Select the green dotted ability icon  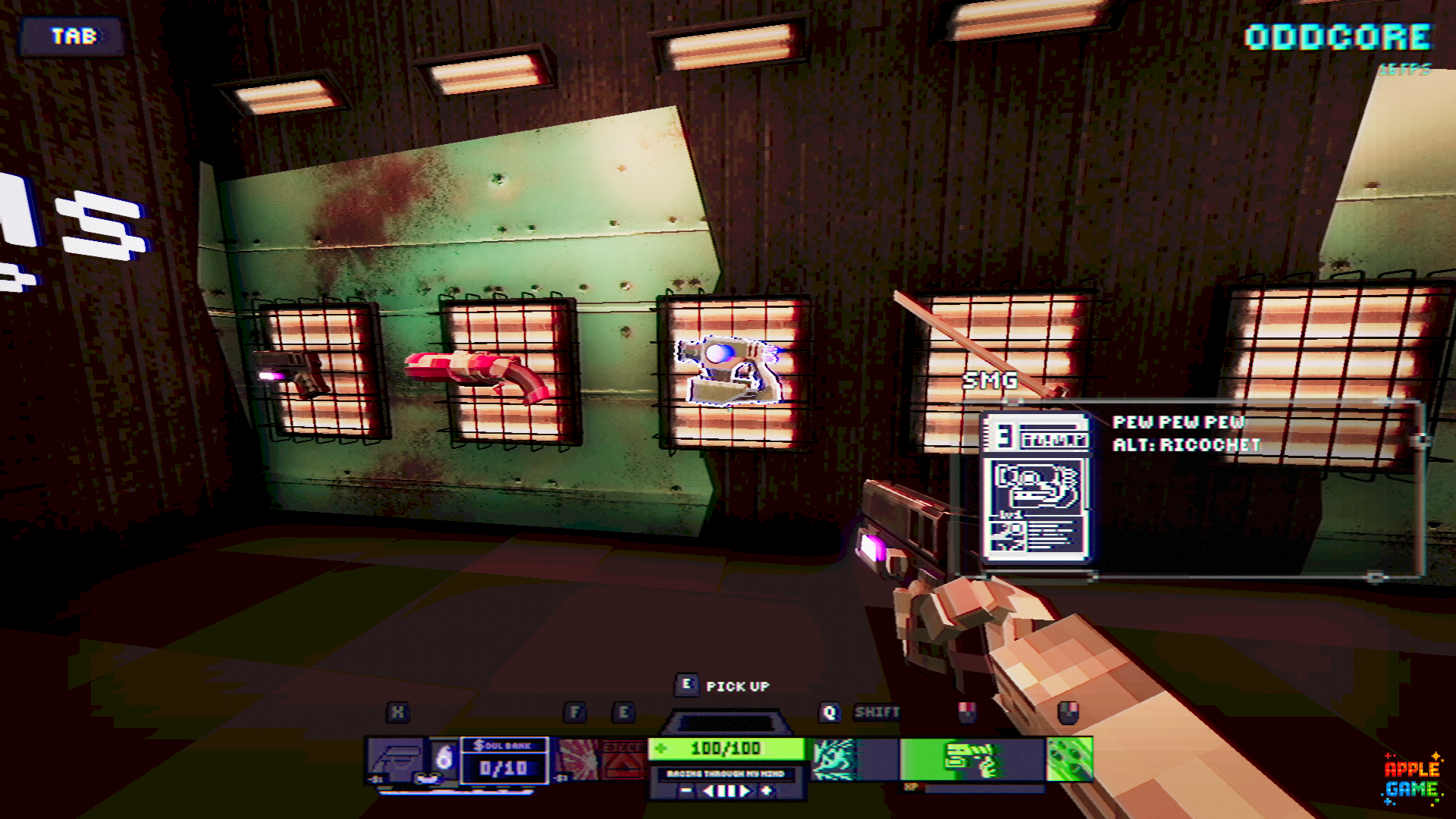[x=1069, y=759]
